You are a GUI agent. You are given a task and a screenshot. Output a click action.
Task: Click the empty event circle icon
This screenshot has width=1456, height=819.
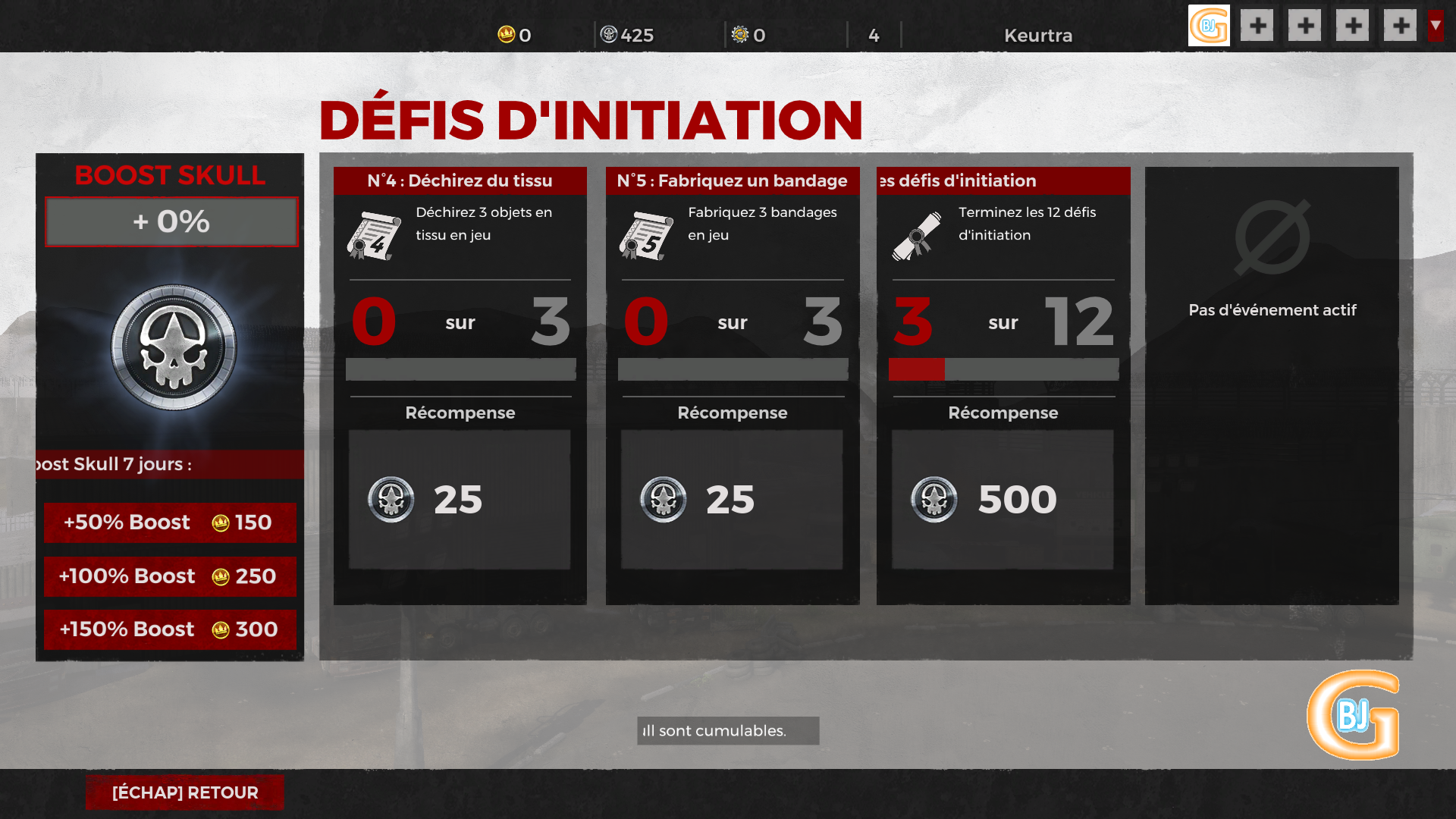1272,237
